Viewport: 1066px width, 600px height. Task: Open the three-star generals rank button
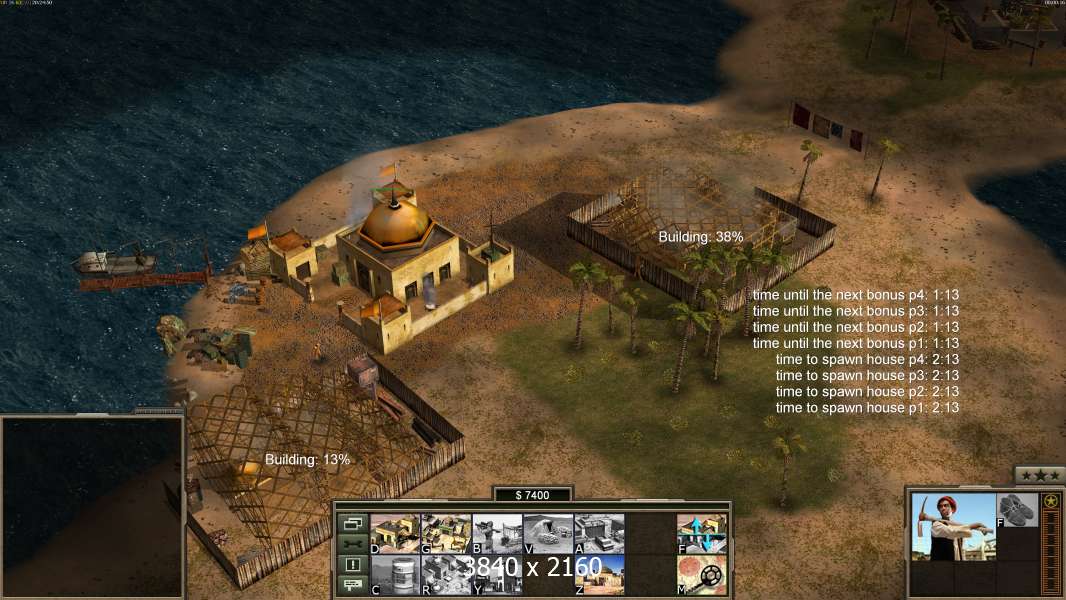click(x=1040, y=475)
